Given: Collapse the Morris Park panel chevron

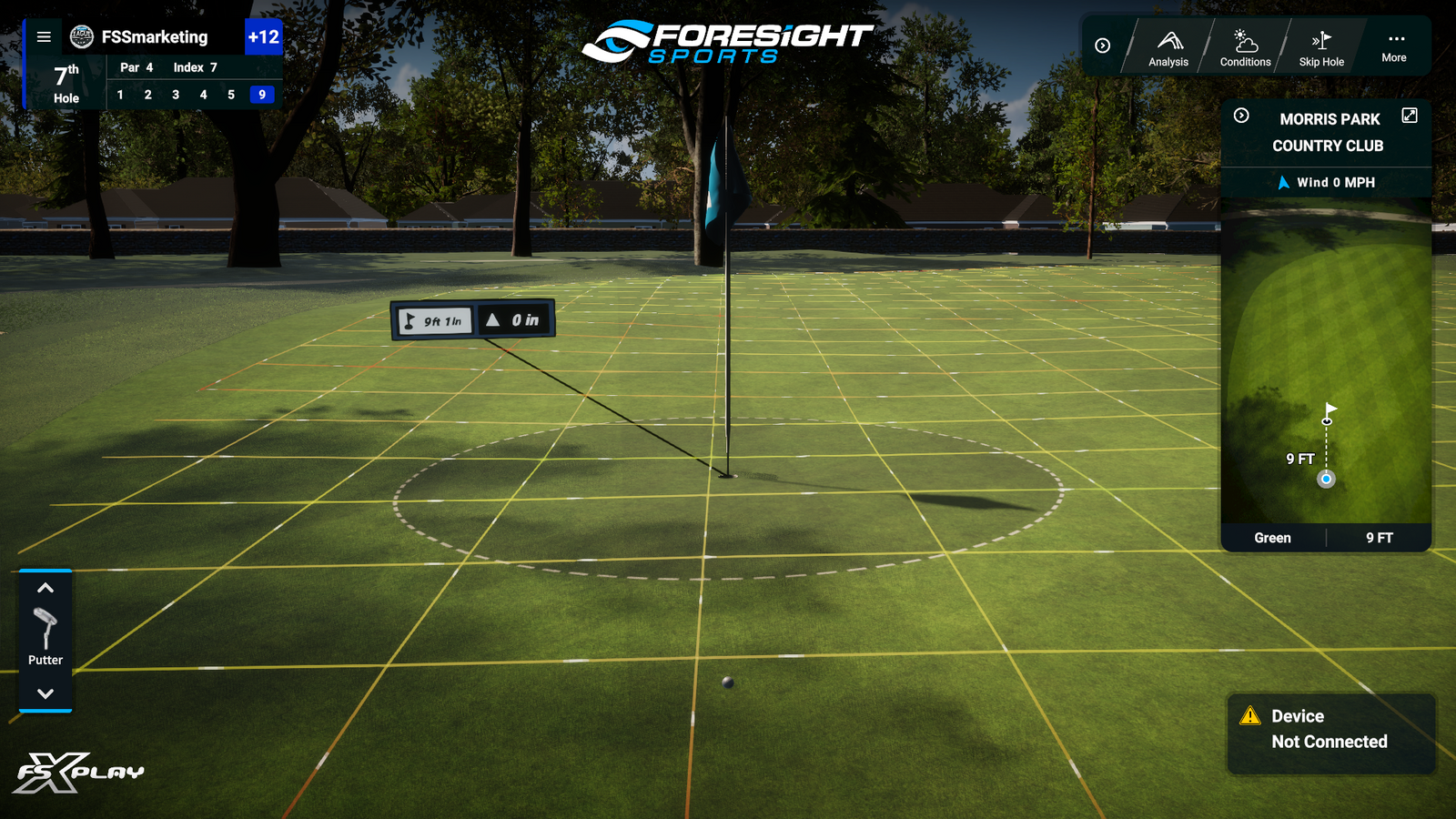Looking at the screenshot, I should pos(1240,116).
